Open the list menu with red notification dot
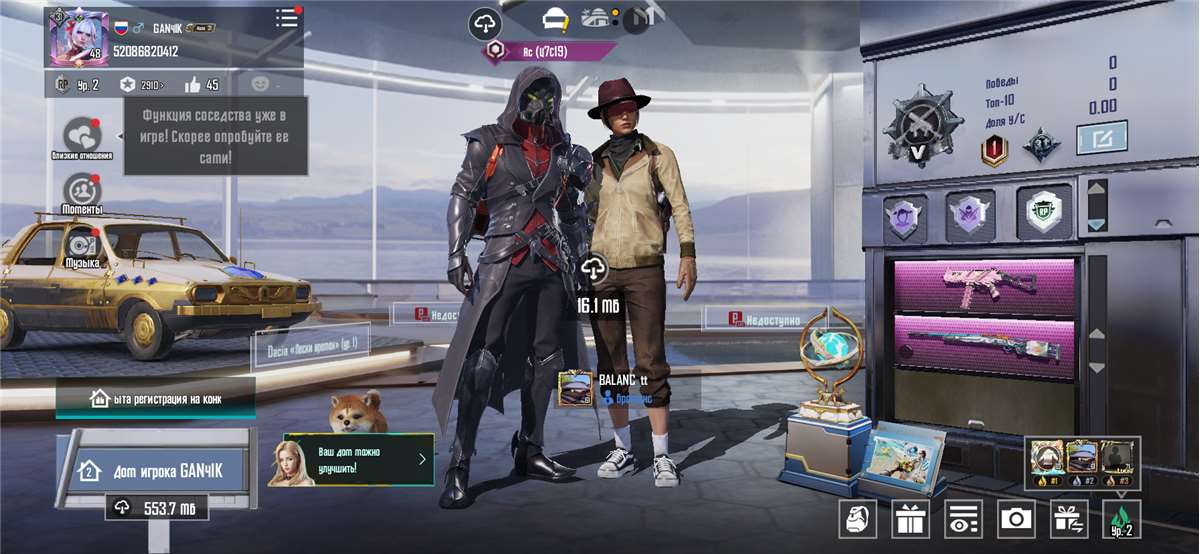The width and height of the screenshot is (1200, 554). (287, 18)
